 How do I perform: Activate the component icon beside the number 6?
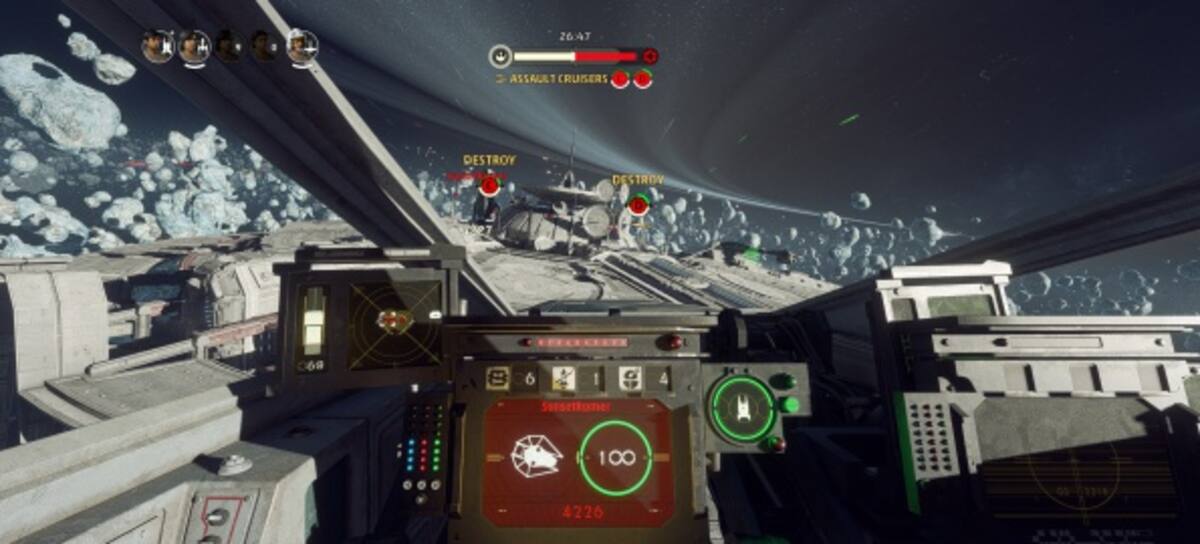point(498,378)
